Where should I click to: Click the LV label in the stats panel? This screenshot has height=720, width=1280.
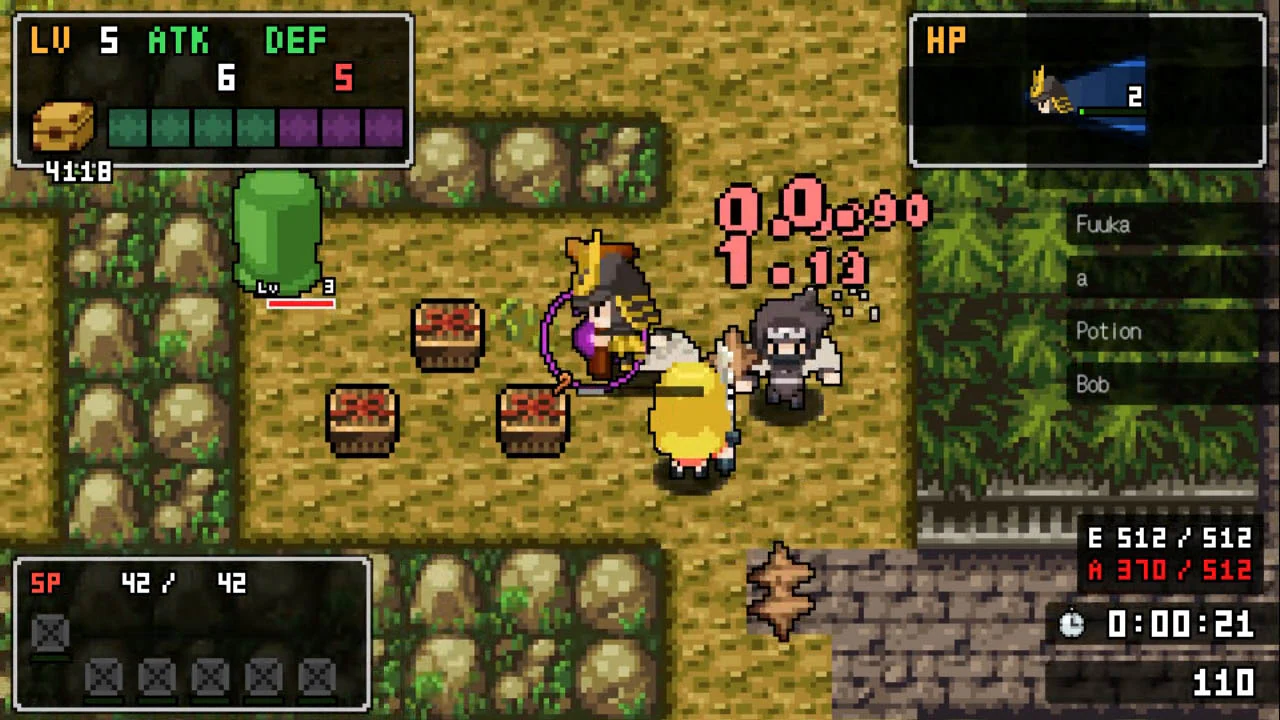47,40
